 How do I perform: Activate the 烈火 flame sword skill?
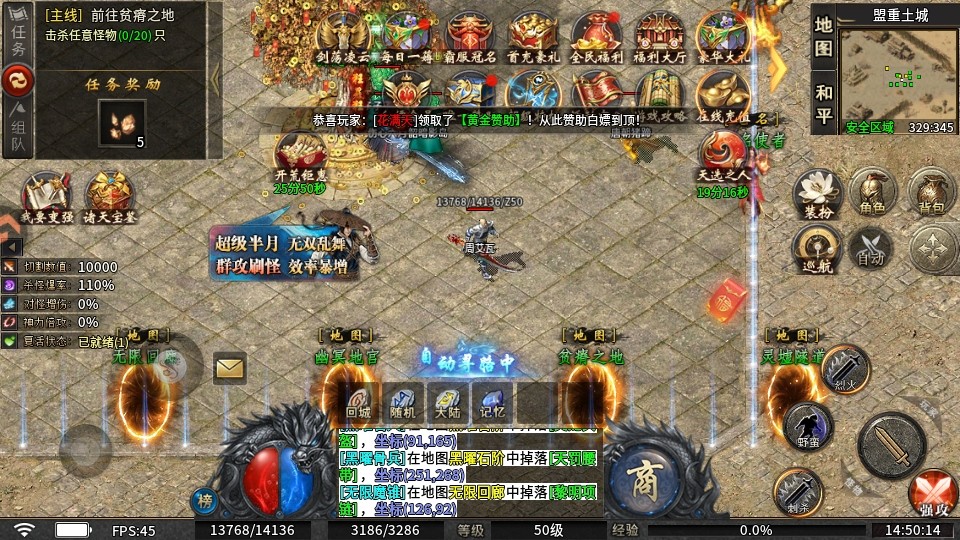coord(846,368)
